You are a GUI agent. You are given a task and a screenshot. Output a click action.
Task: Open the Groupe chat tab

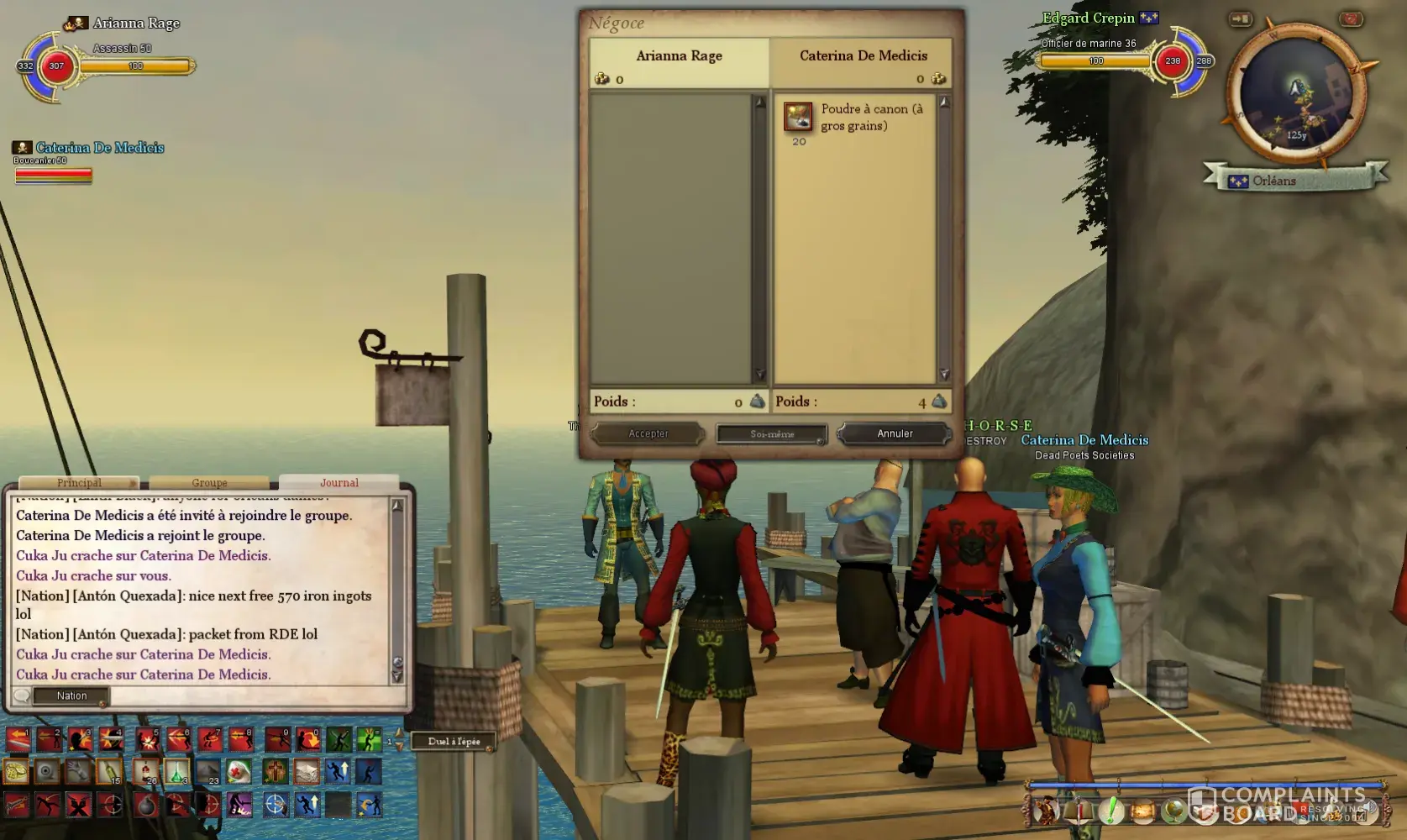209,483
